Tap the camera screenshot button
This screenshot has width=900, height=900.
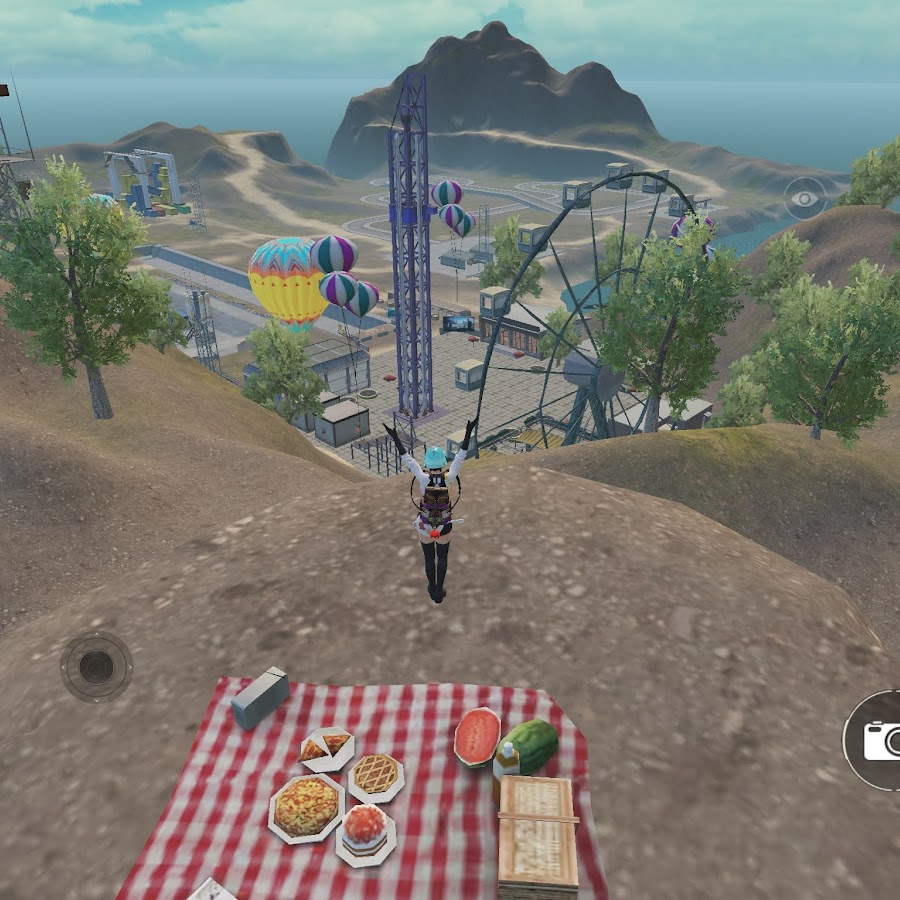[x=880, y=740]
